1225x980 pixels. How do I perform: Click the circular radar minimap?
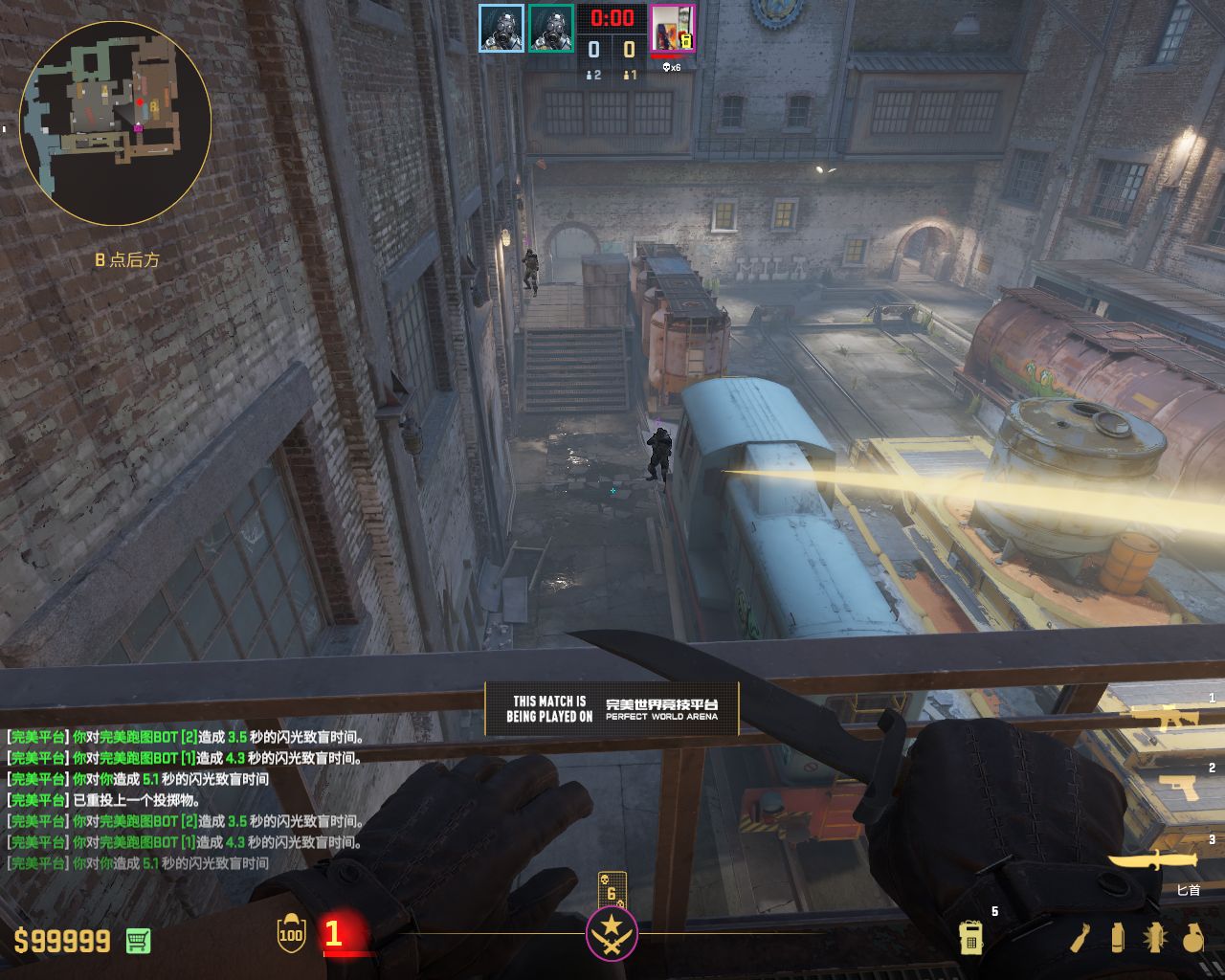[x=115, y=123]
